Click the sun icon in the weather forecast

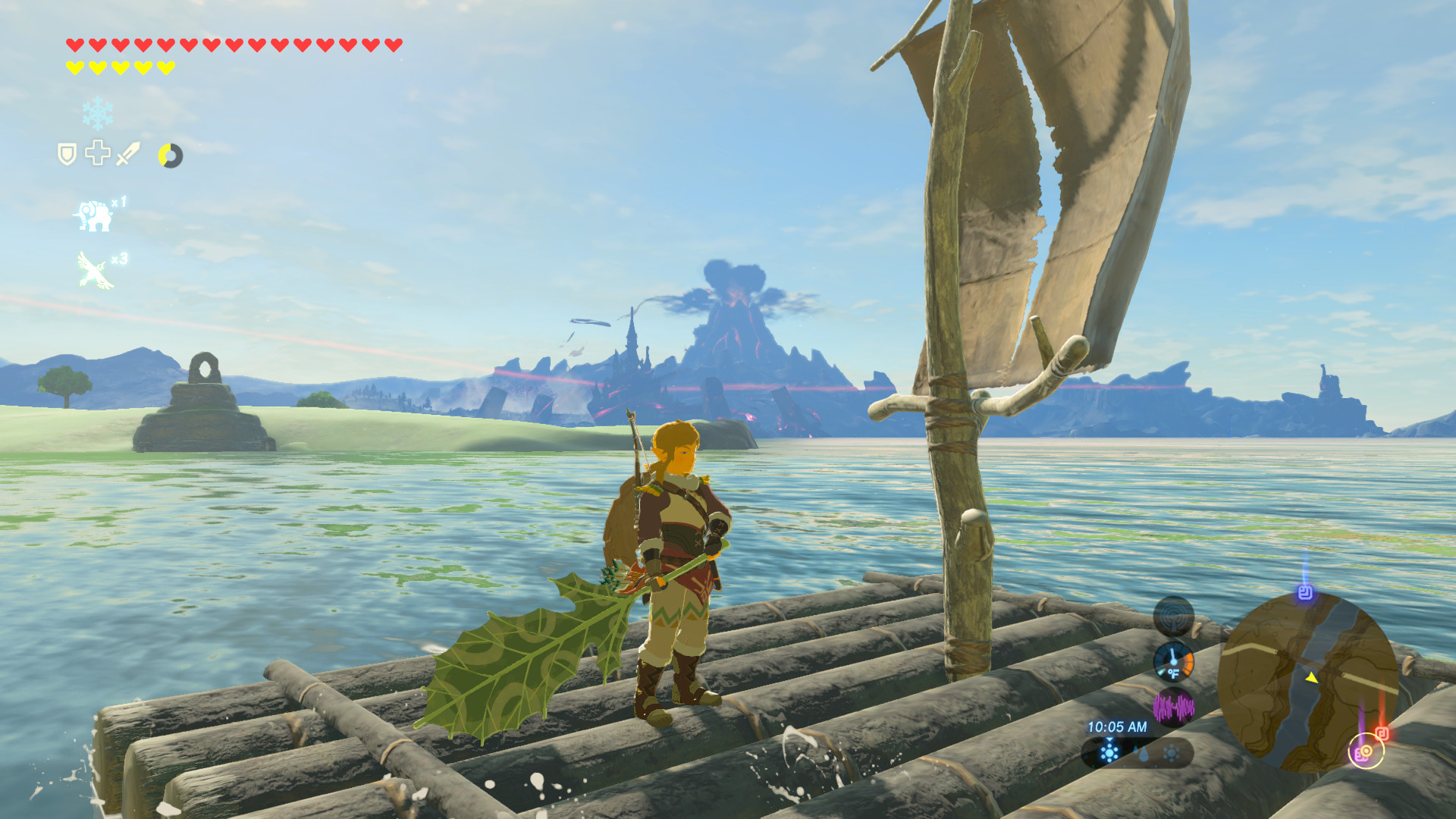tap(1171, 752)
